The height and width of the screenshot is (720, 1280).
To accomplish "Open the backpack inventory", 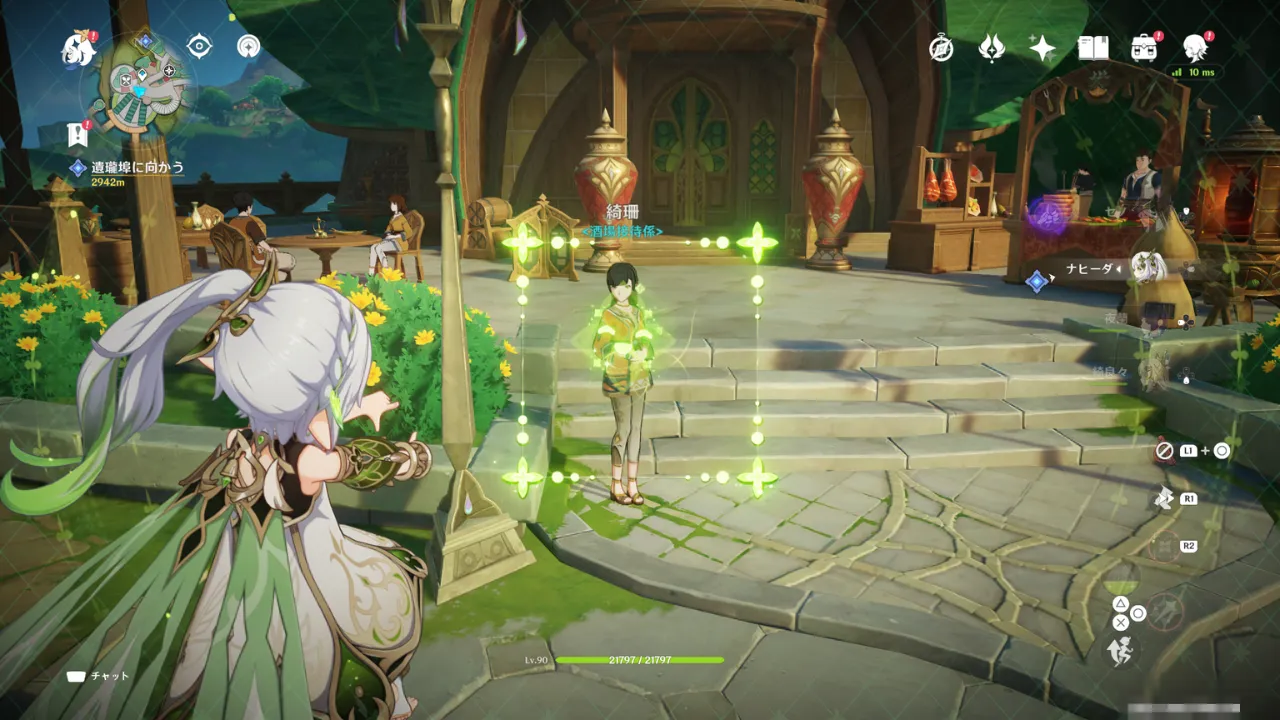I will [1144, 48].
